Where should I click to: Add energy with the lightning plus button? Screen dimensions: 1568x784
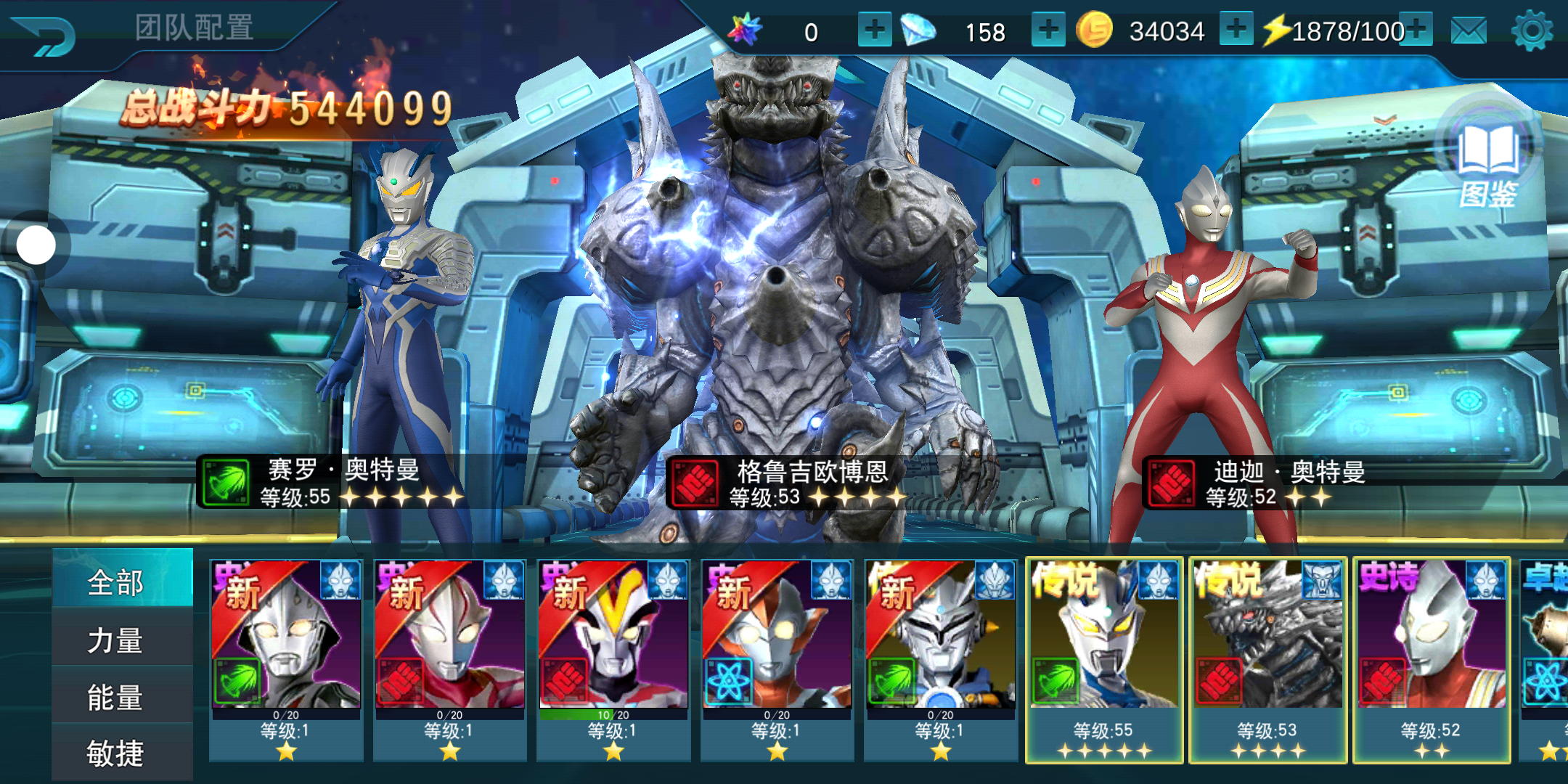1416,30
